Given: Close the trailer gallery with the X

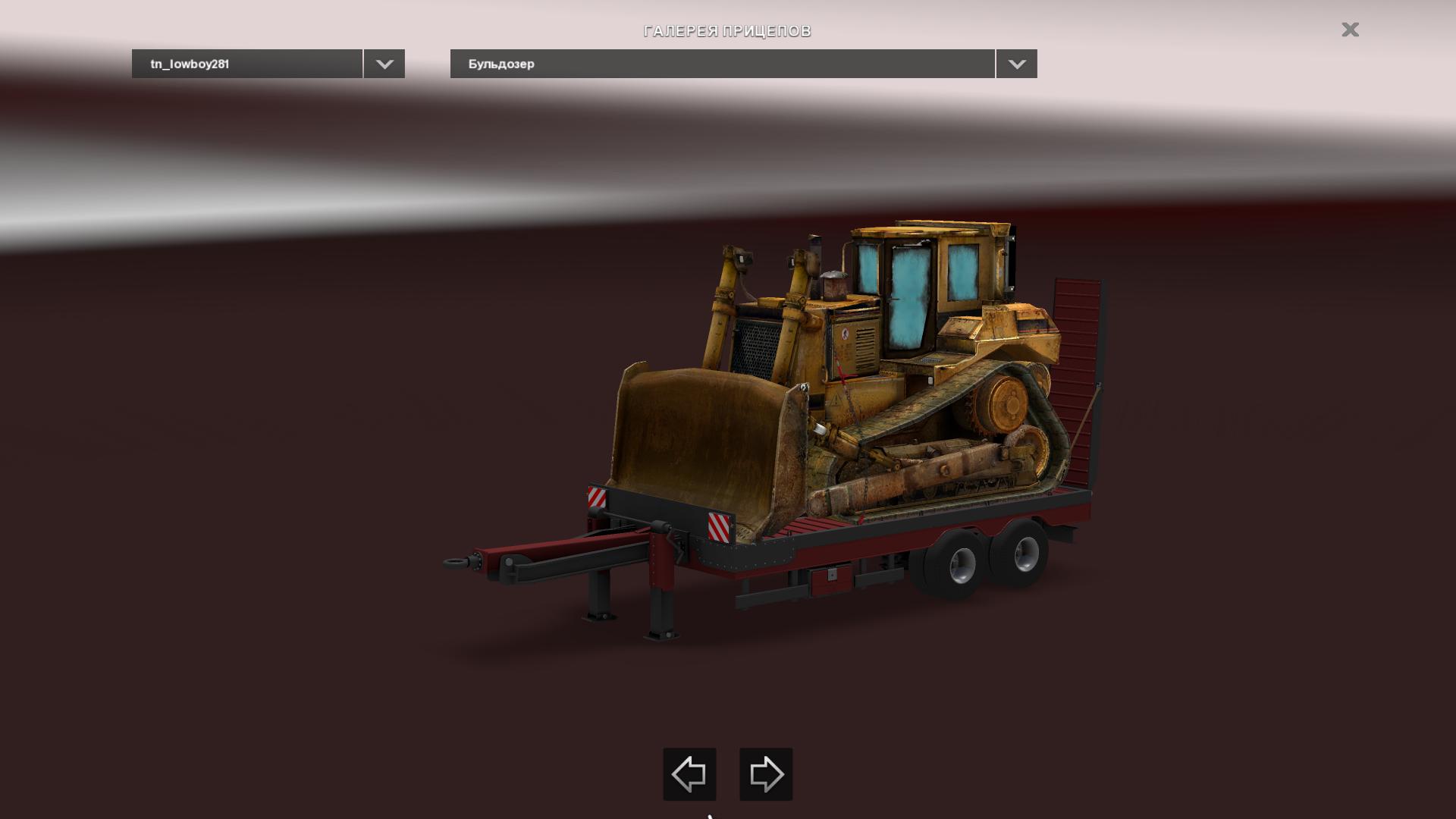Looking at the screenshot, I should 1350,30.
